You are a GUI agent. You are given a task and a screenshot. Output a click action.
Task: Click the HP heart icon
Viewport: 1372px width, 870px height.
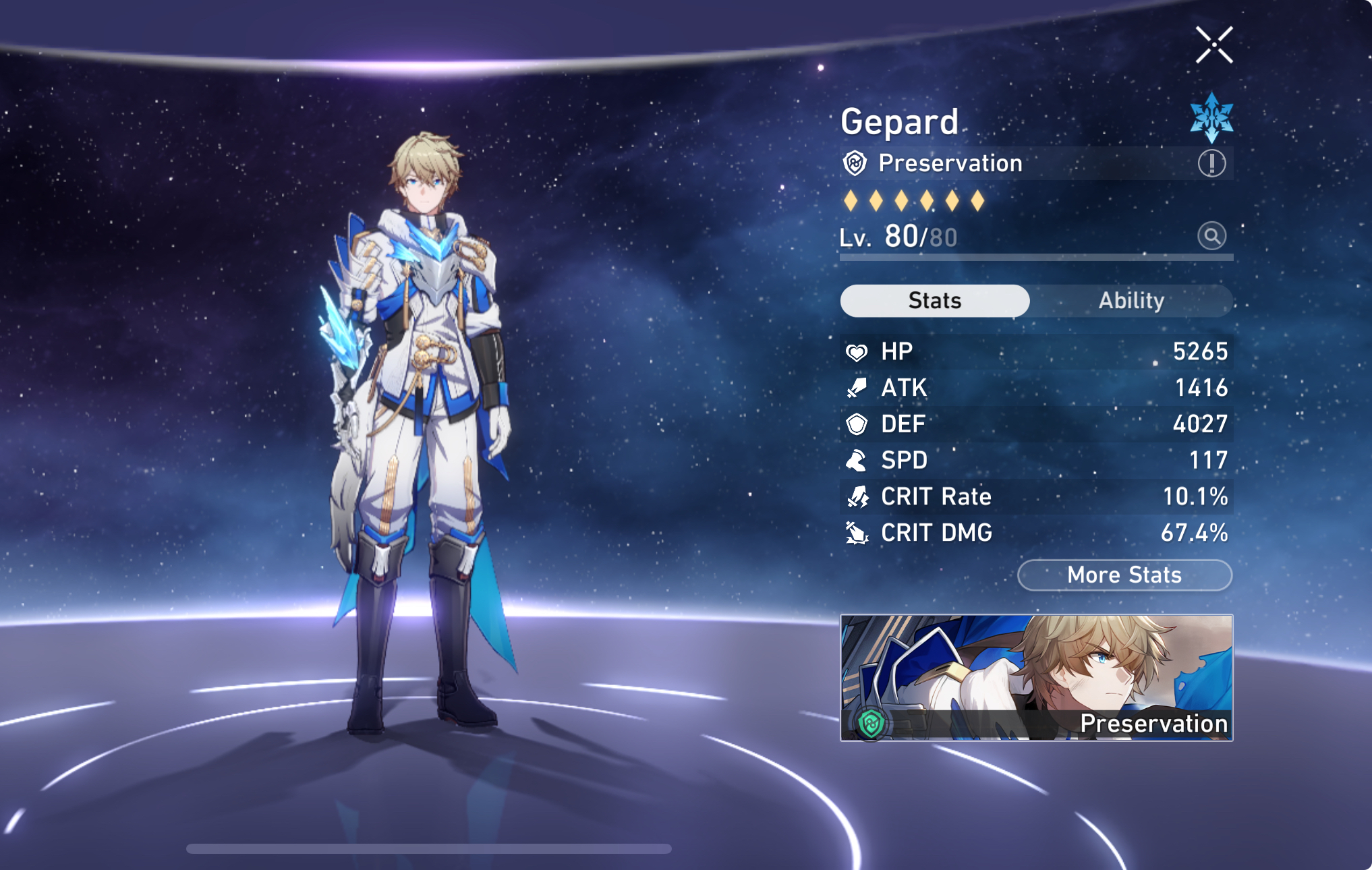click(x=858, y=351)
